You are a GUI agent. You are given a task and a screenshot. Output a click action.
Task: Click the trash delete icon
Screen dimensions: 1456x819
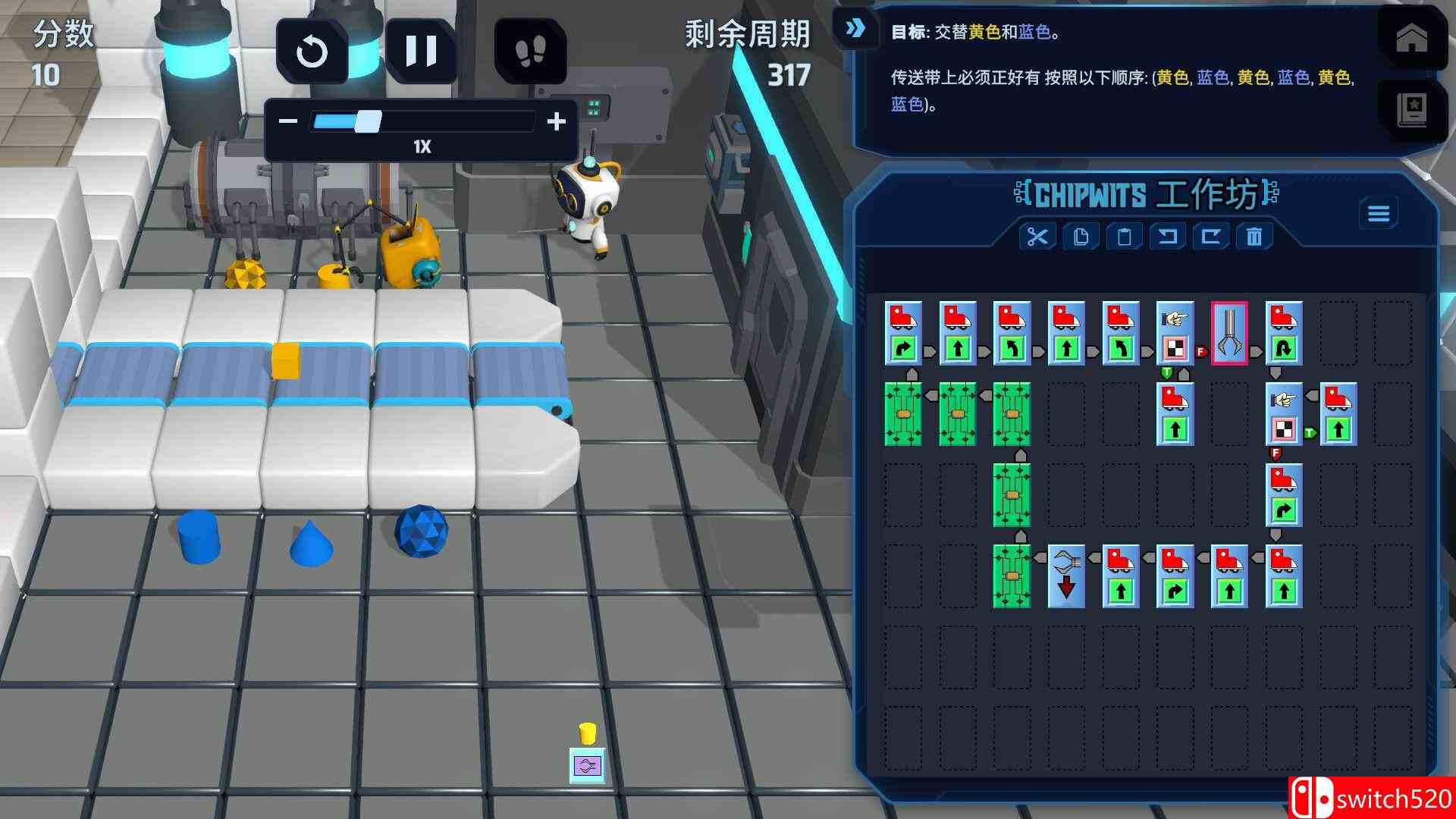pyautogui.click(x=1255, y=237)
